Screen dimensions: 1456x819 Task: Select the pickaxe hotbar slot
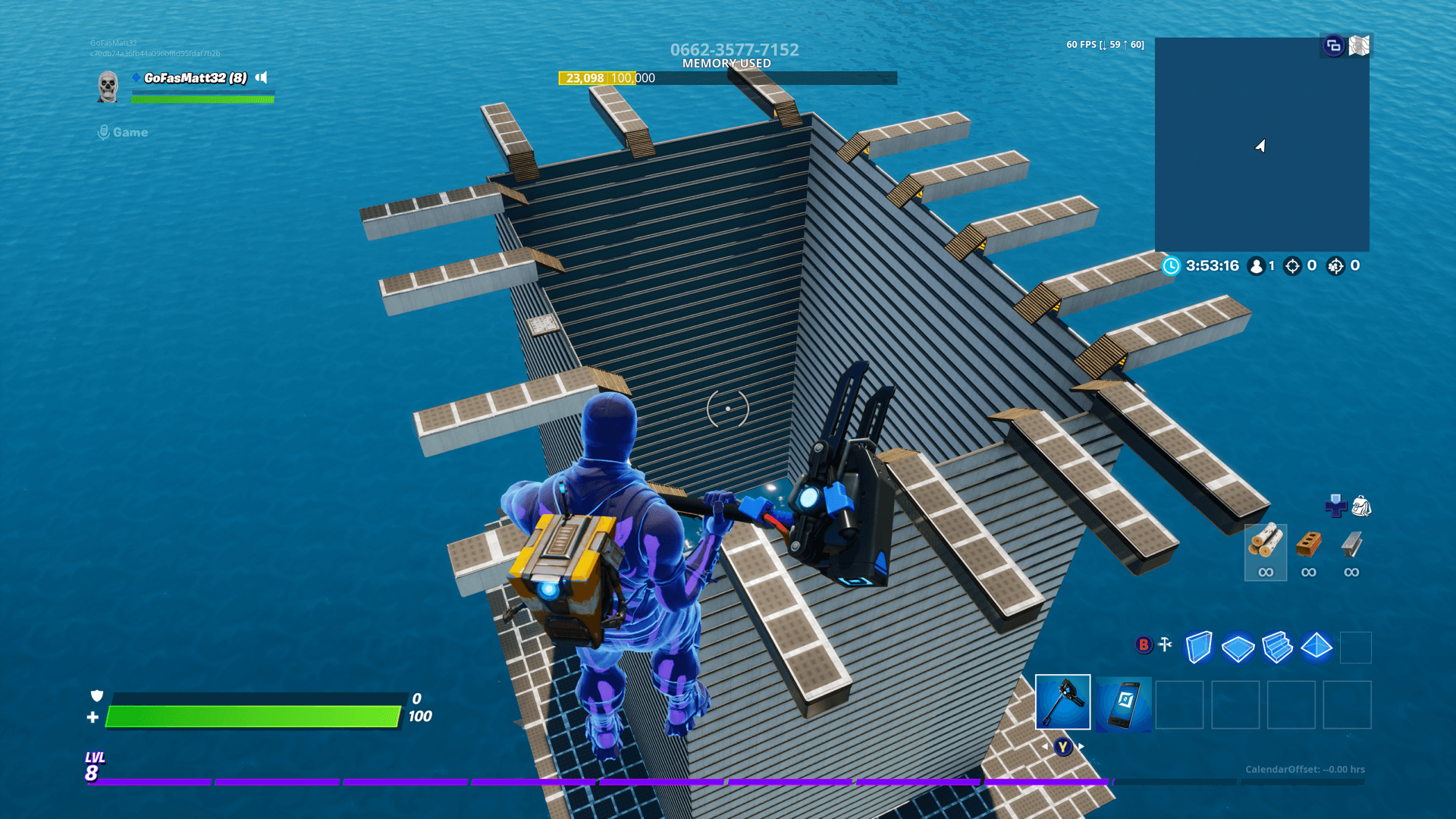1062,702
